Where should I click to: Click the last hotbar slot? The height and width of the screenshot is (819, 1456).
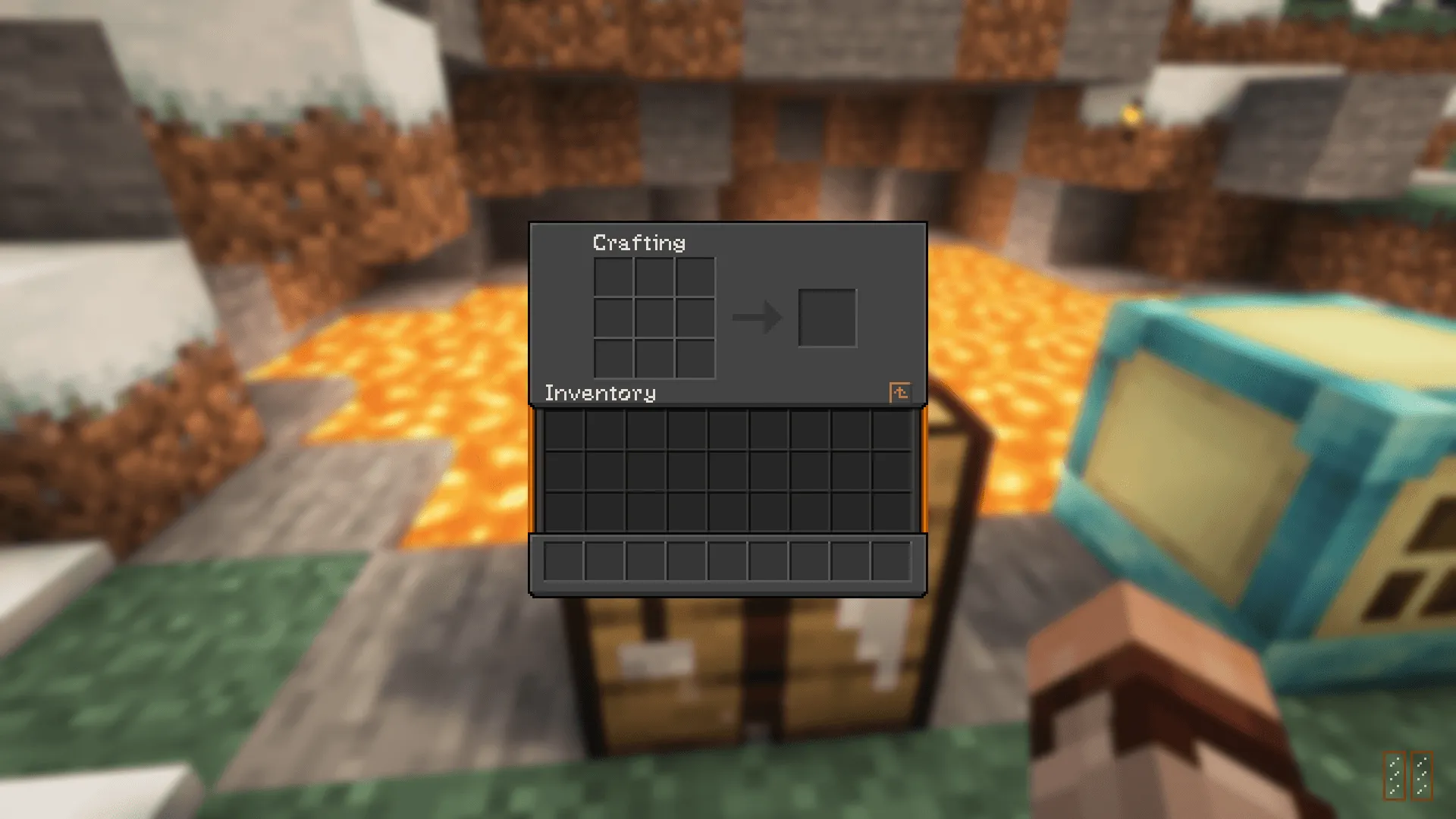point(893,560)
